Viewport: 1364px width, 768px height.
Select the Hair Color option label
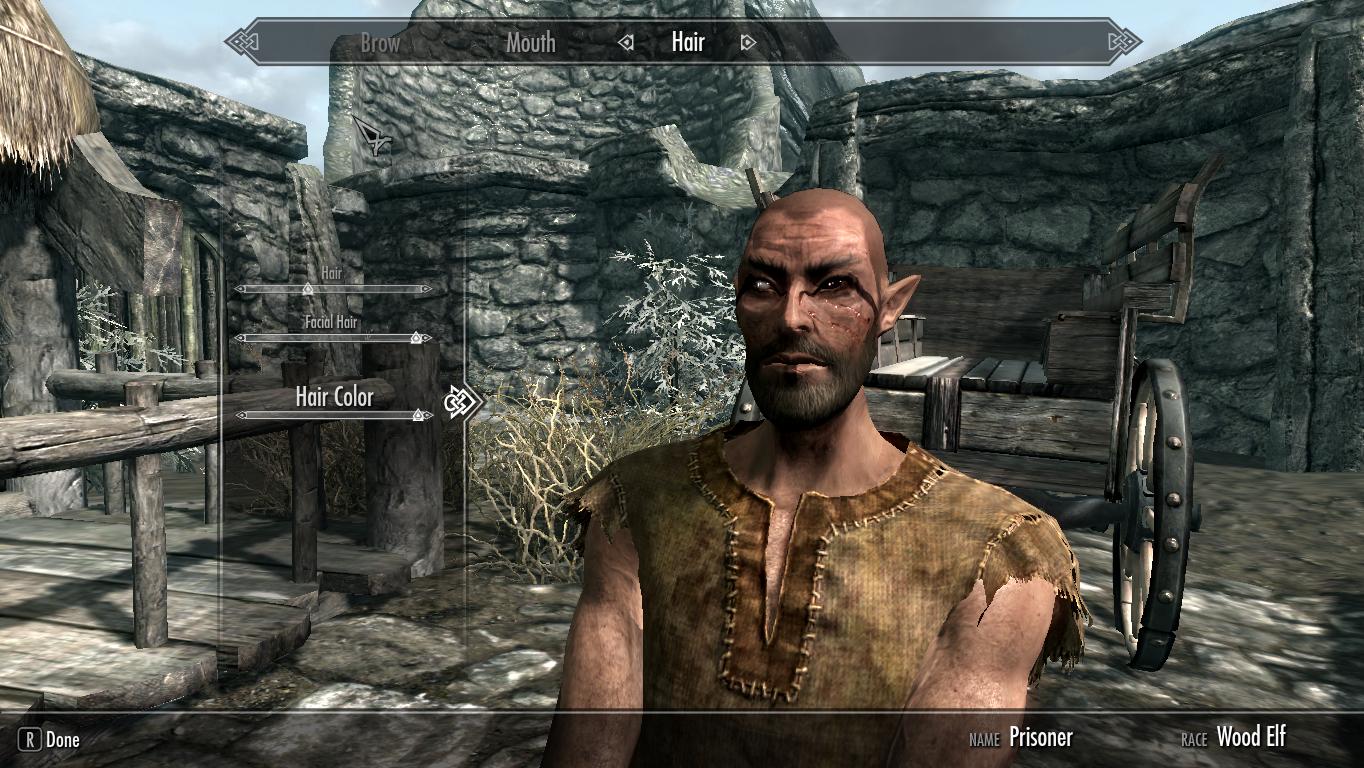(x=334, y=396)
